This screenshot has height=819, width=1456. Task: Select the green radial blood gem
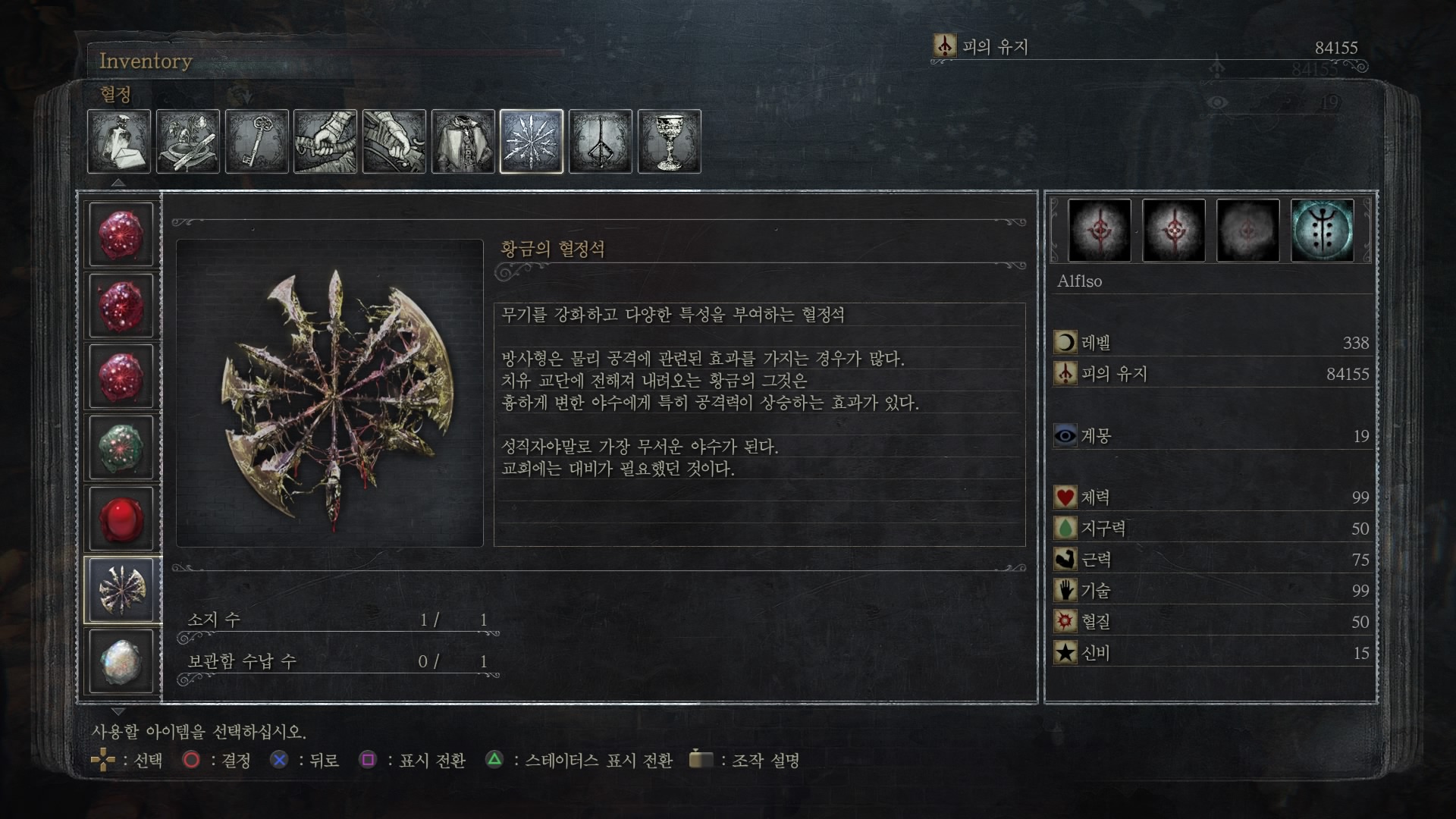click(121, 447)
